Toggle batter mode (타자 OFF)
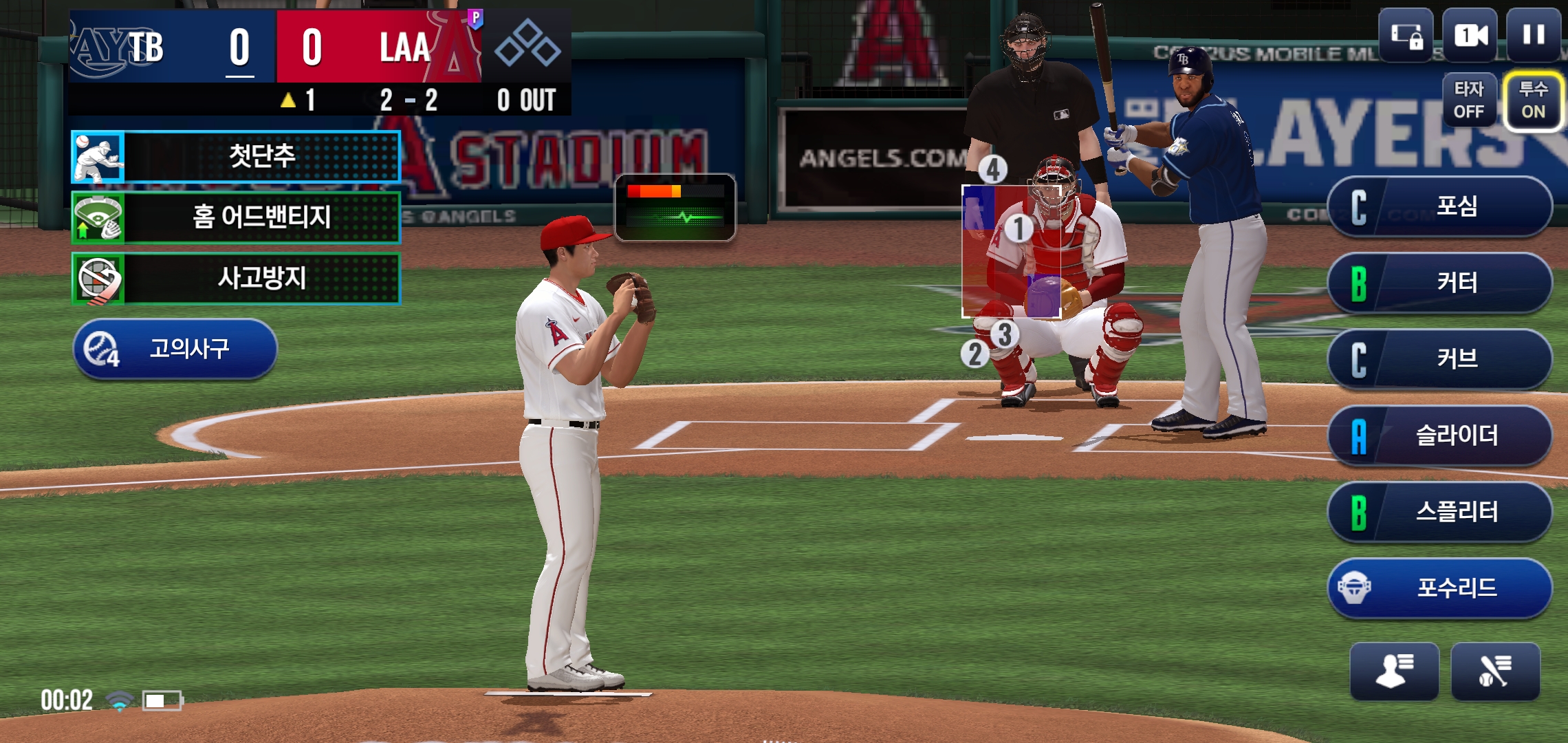 (1469, 100)
